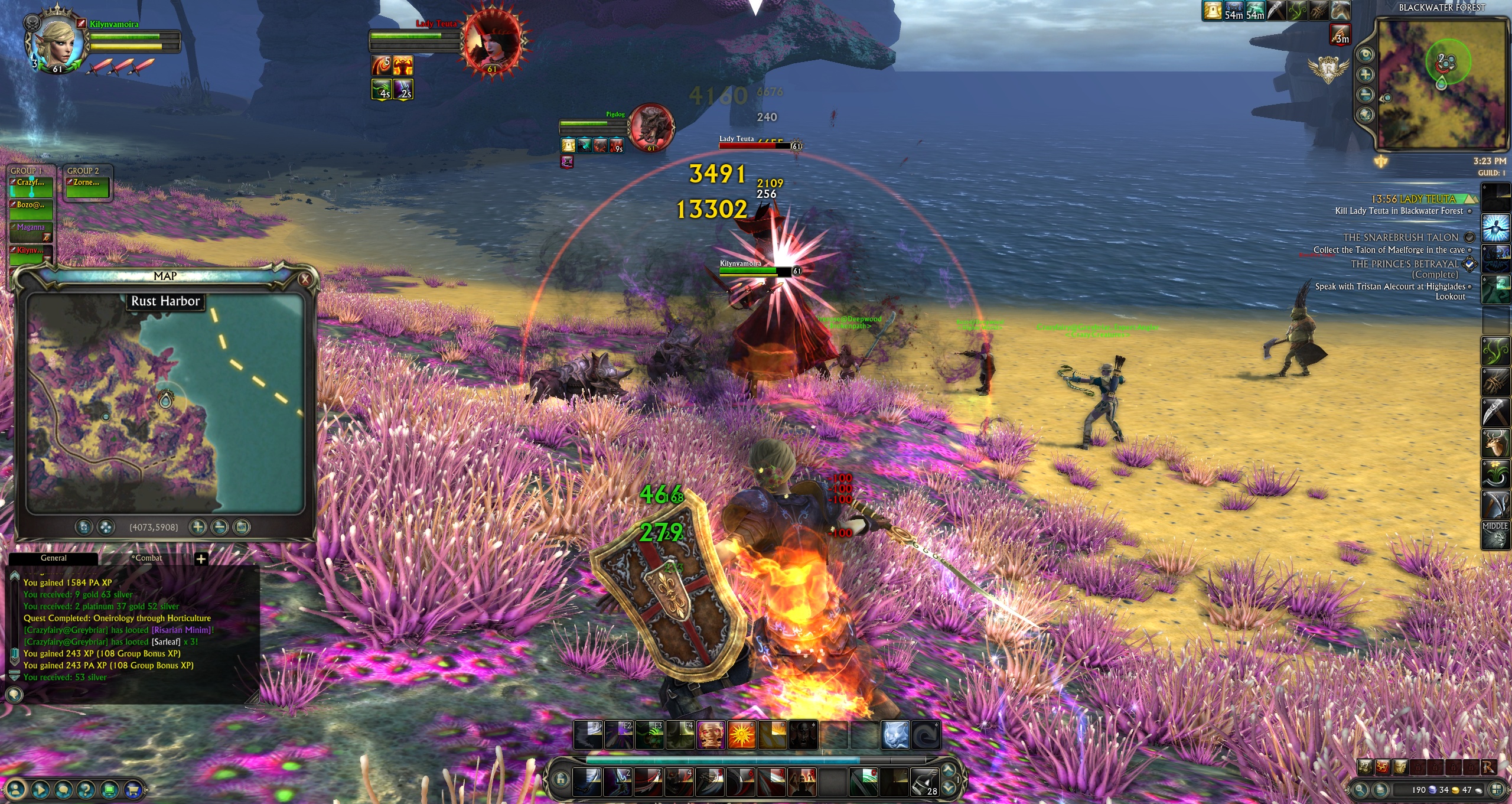Zoom out on the Rust Harbor map window
The height and width of the screenshot is (804, 1512).
click(x=220, y=527)
